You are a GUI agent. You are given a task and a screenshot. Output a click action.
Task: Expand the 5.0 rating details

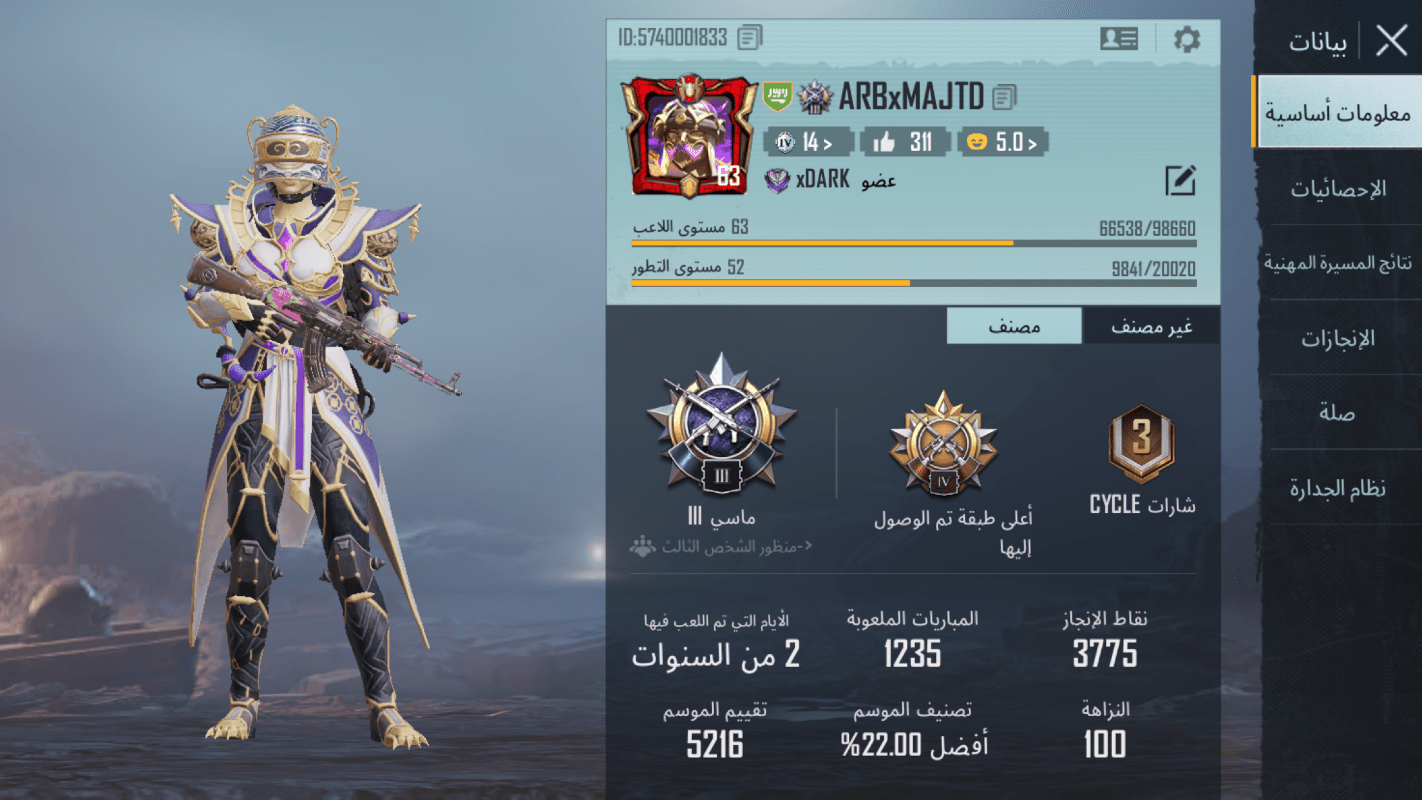click(1001, 141)
